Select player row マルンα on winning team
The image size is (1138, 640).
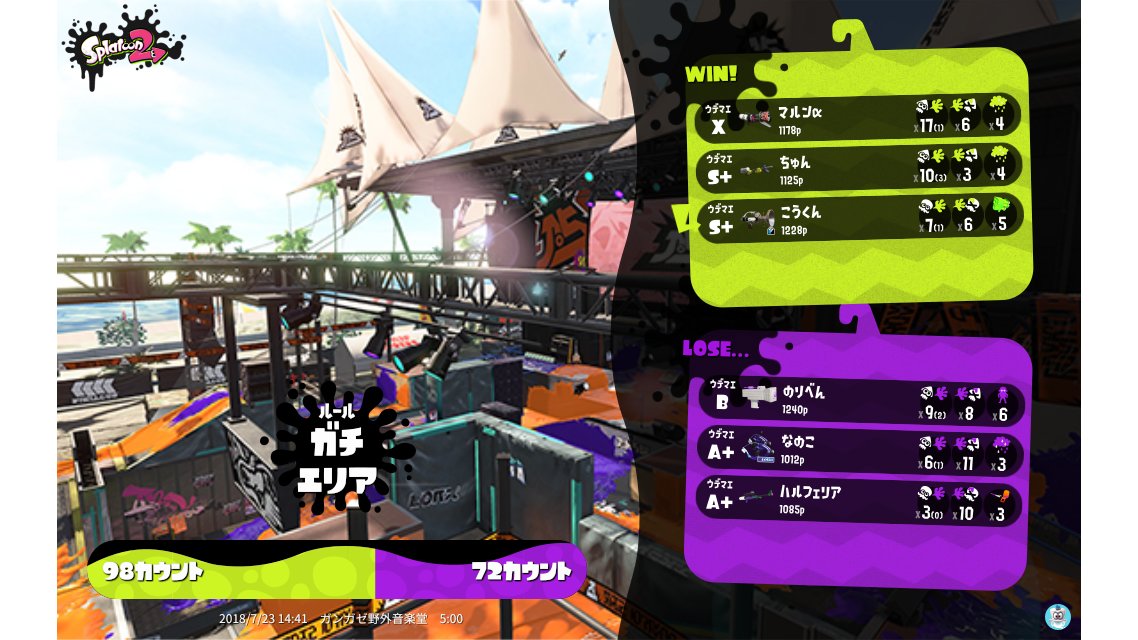[x=858, y=115]
